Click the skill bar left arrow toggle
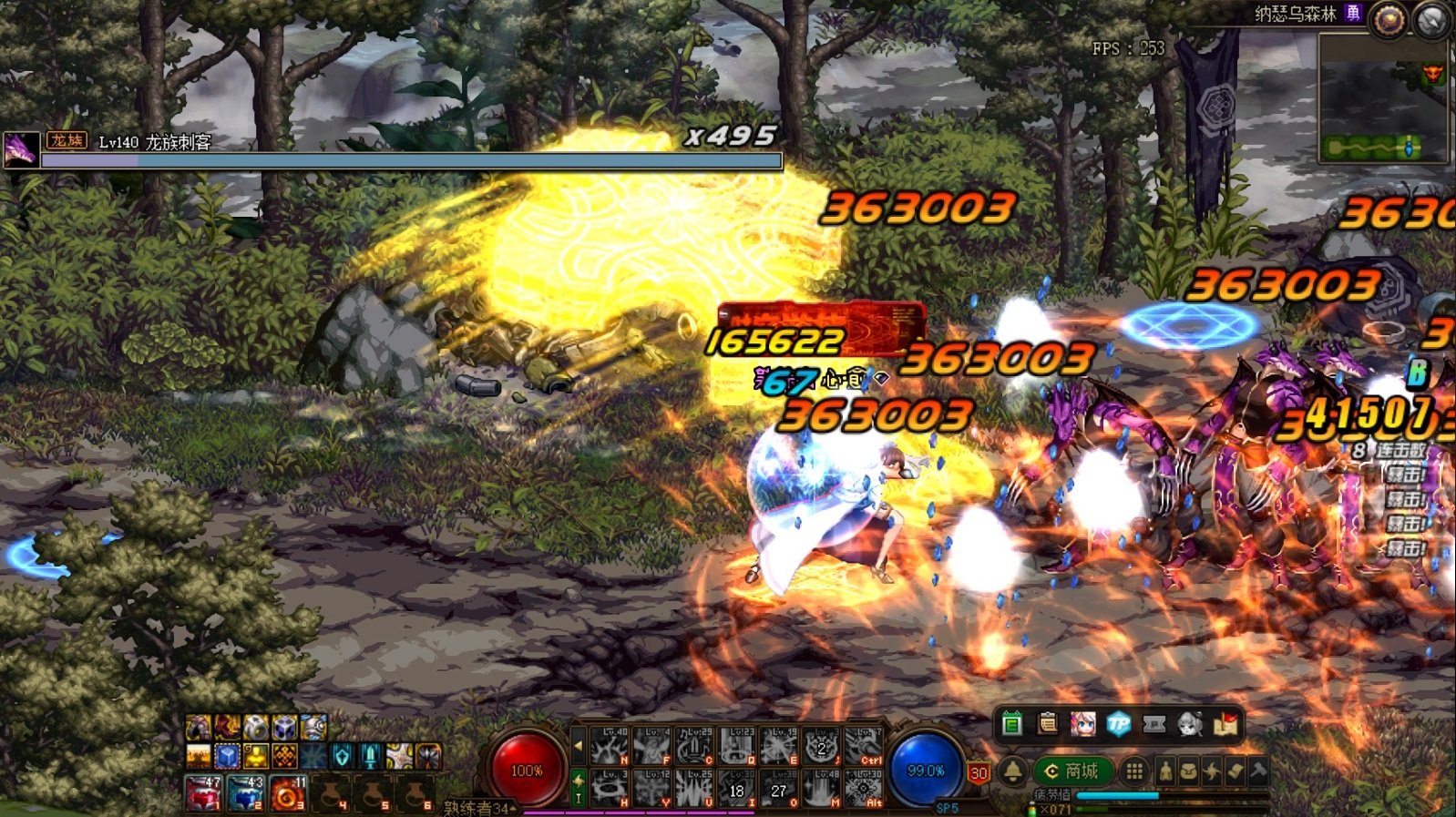Image resolution: width=1456 pixels, height=817 pixels. [578, 745]
